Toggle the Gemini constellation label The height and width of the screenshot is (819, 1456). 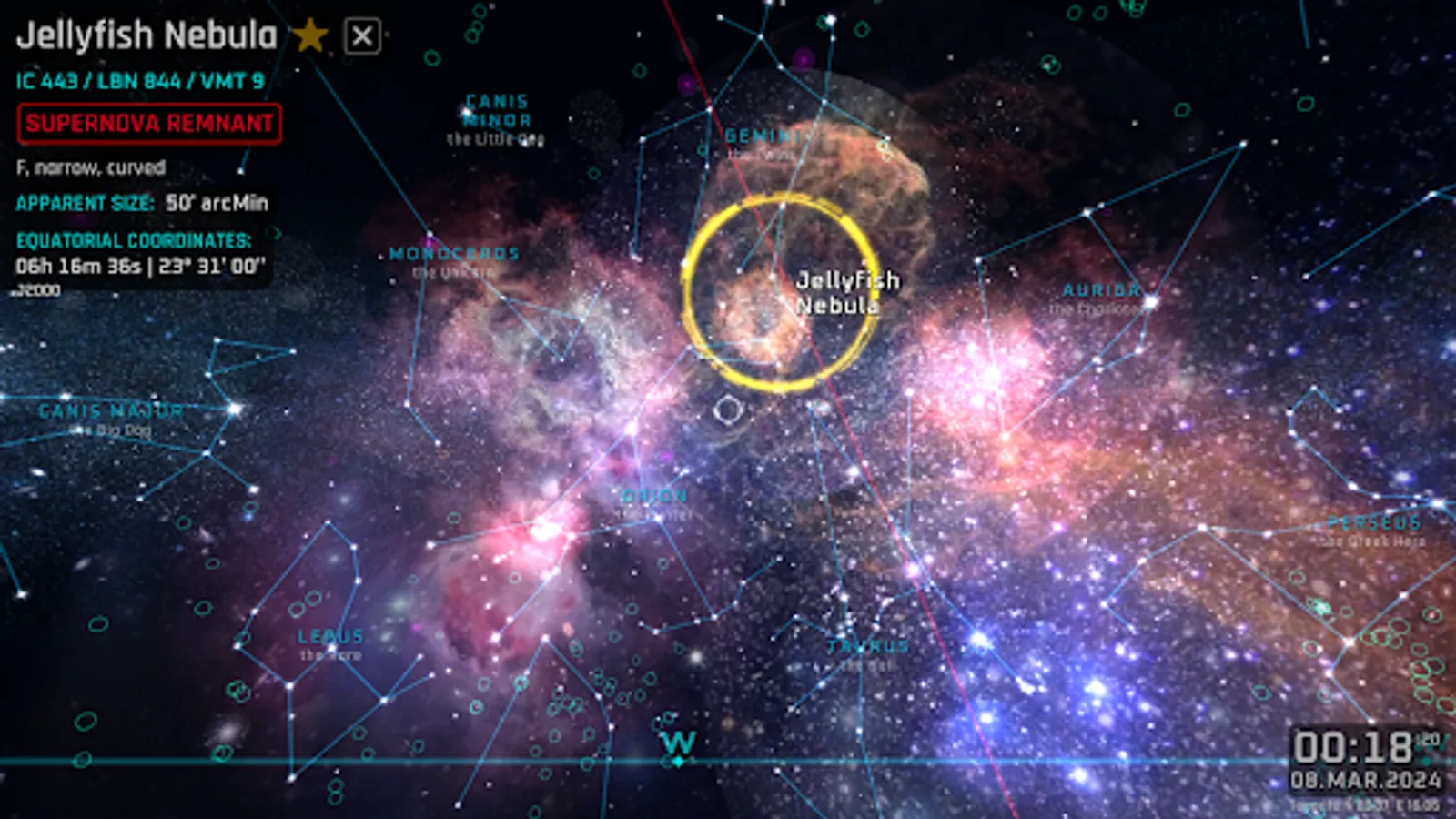(x=764, y=136)
